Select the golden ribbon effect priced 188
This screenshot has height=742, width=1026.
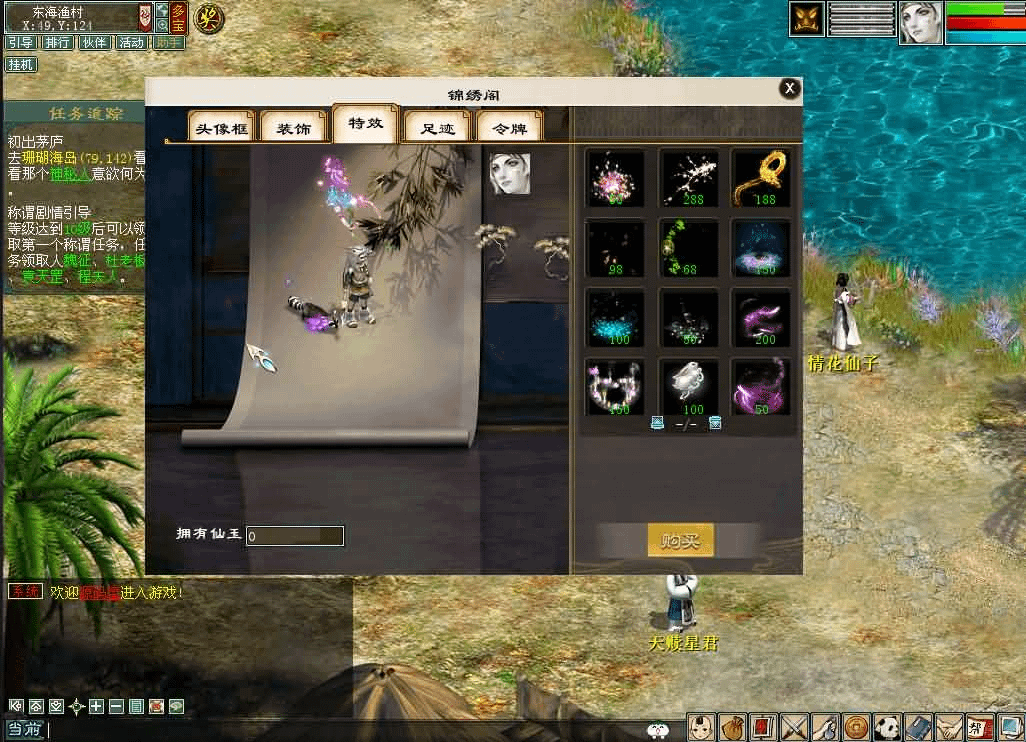pyautogui.click(x=762, y=177)
